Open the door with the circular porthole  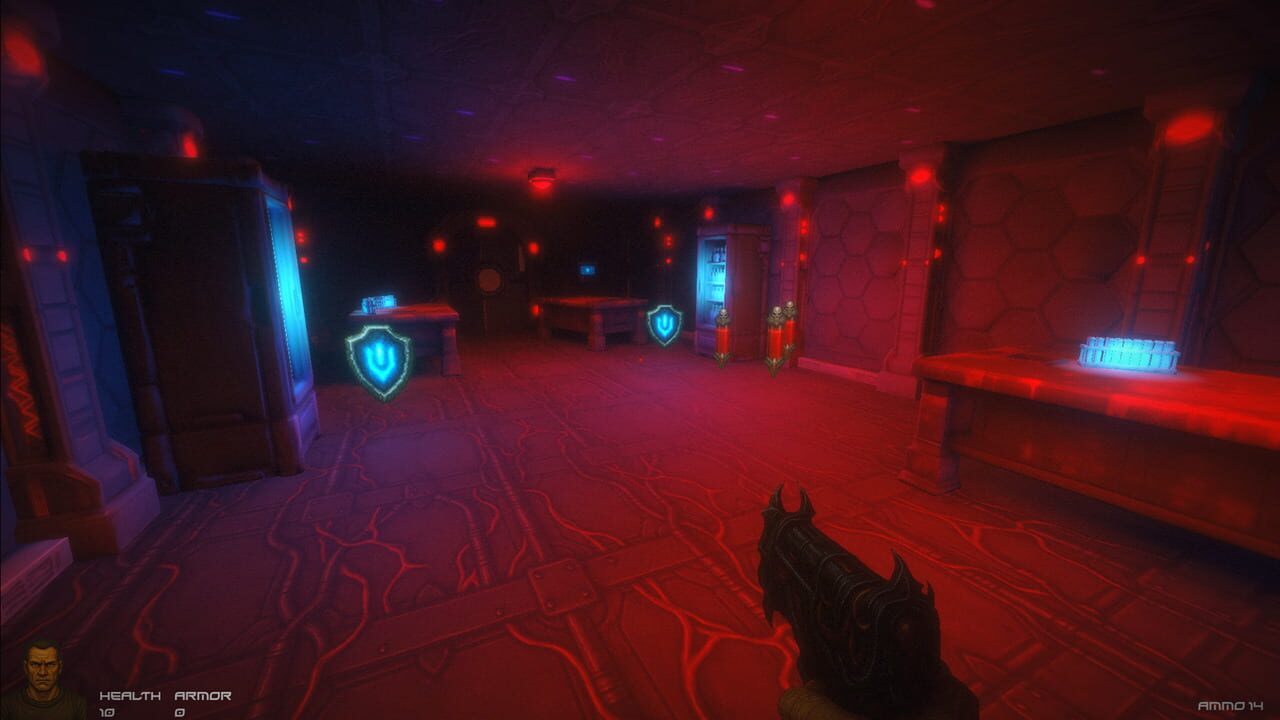(x=491, y=280)
